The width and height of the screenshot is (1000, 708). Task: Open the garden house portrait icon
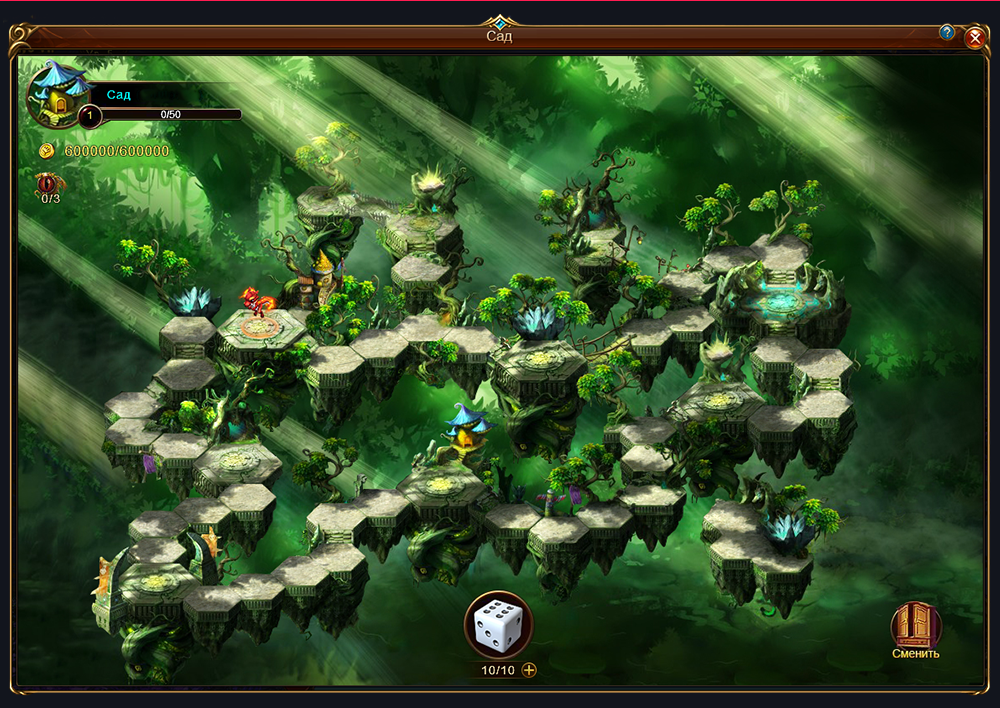click(55, 93)
